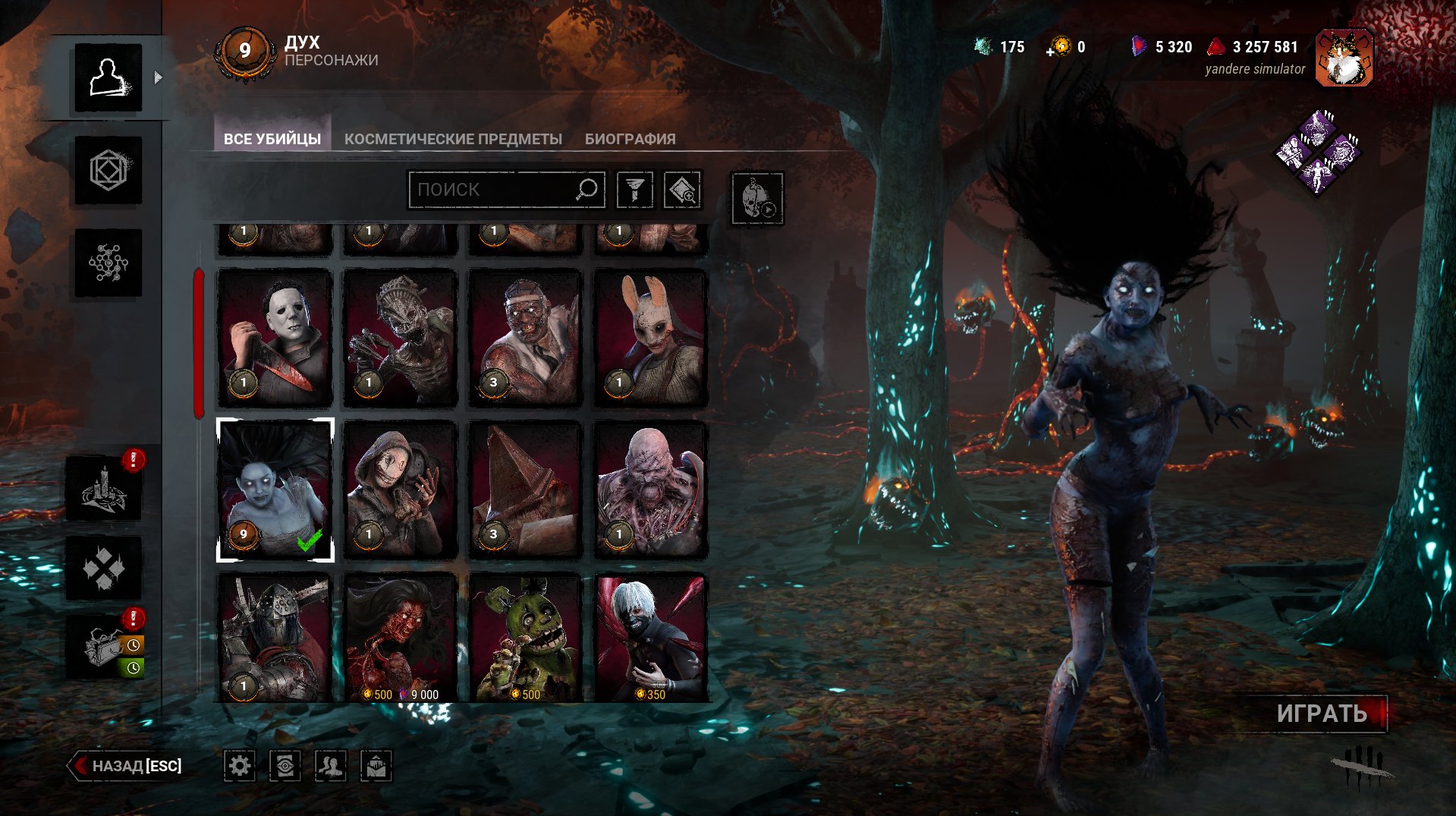Choose the bunny-masked Huntress portrait
The image size is (1456, 816).
(x=650, y=338)
